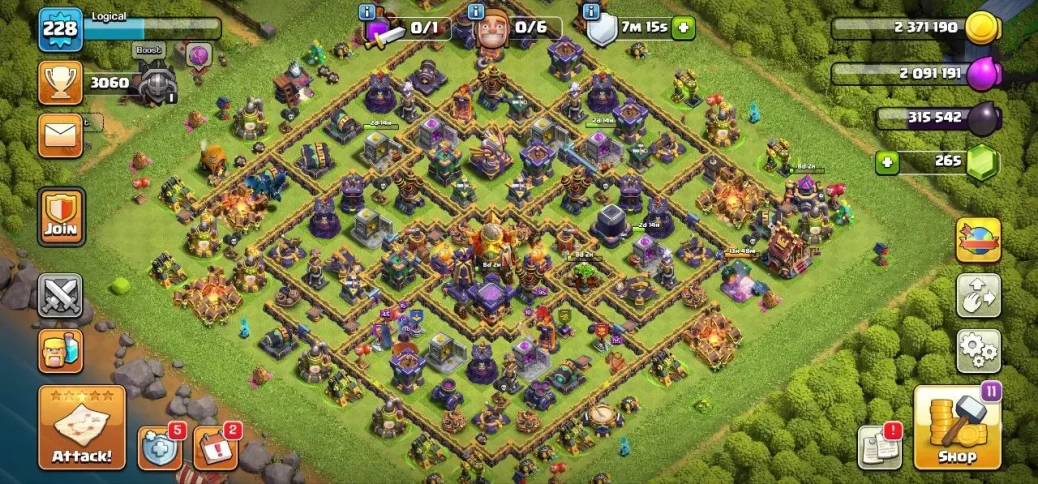The height and width of the screenshot is (484, 1038).
Task: Open the crossed swords war button
Action: click(60, 296)
